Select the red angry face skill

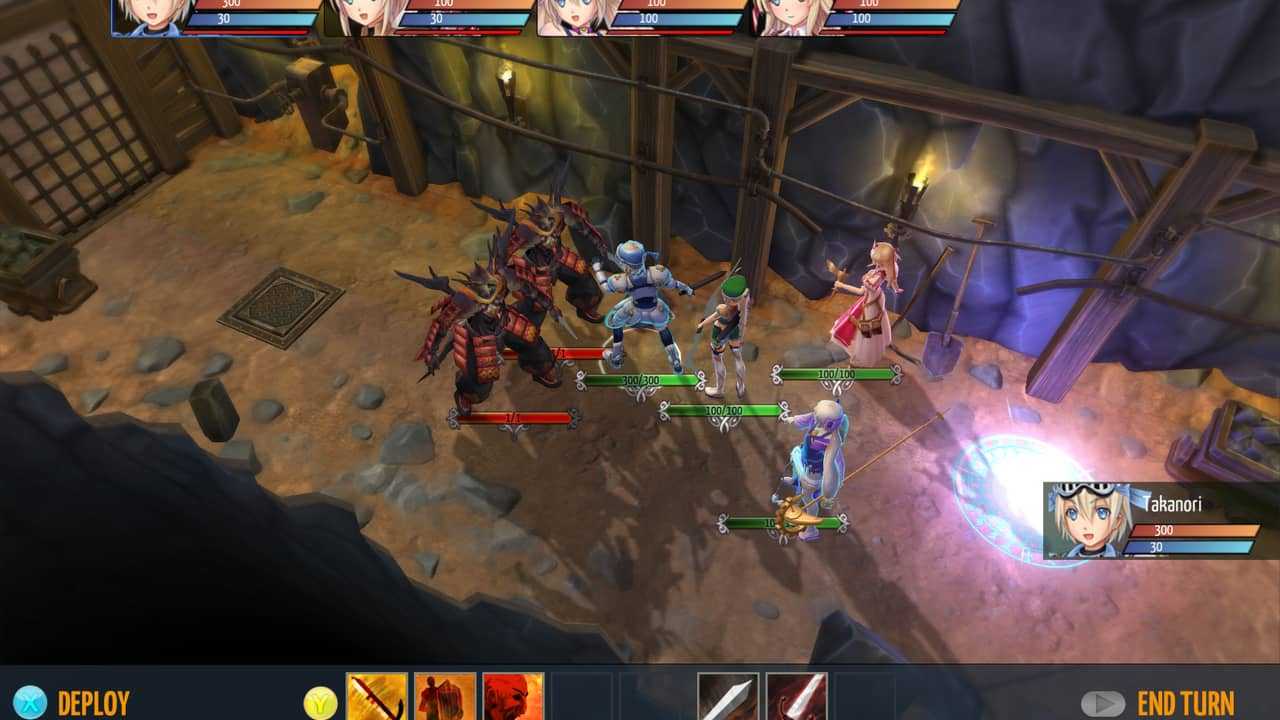point(513,697)
